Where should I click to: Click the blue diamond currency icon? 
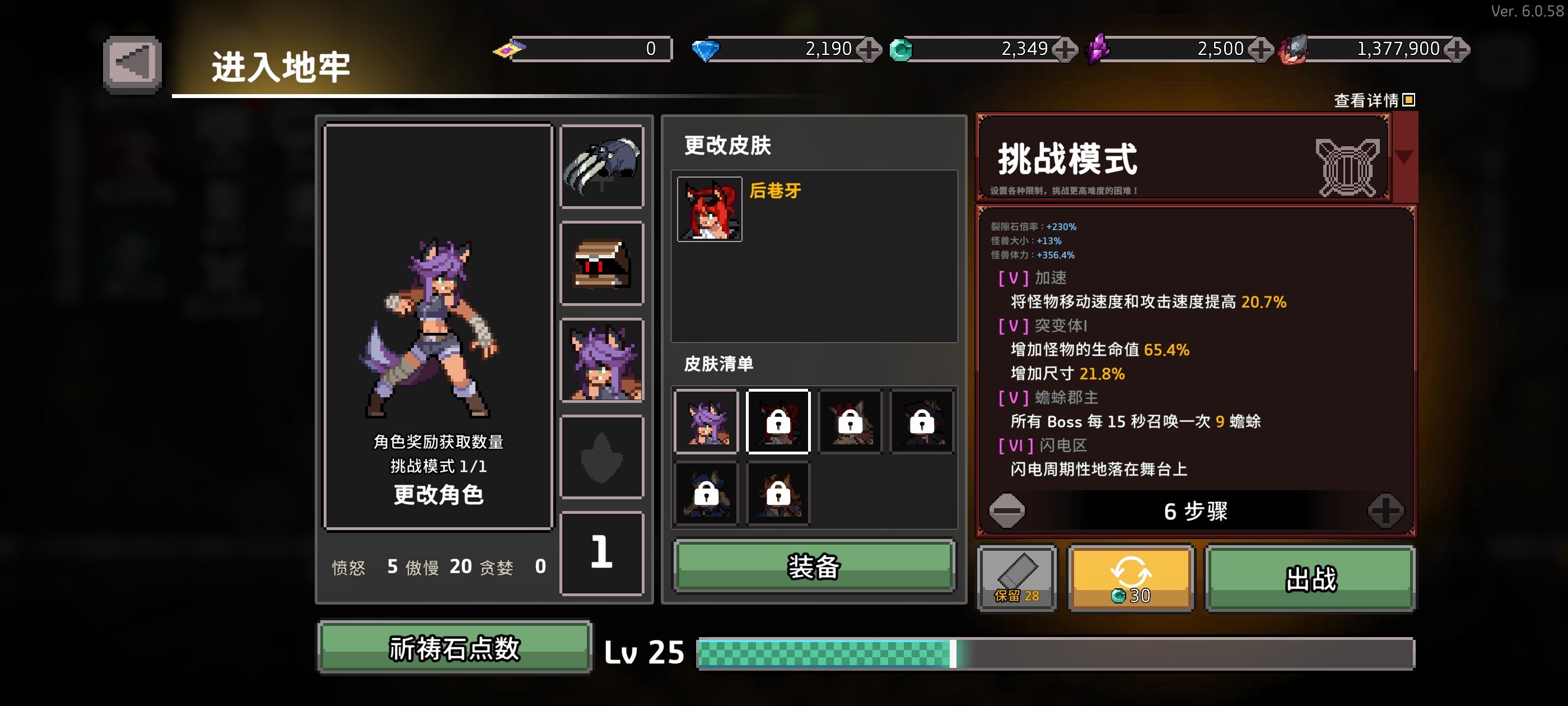706,48
